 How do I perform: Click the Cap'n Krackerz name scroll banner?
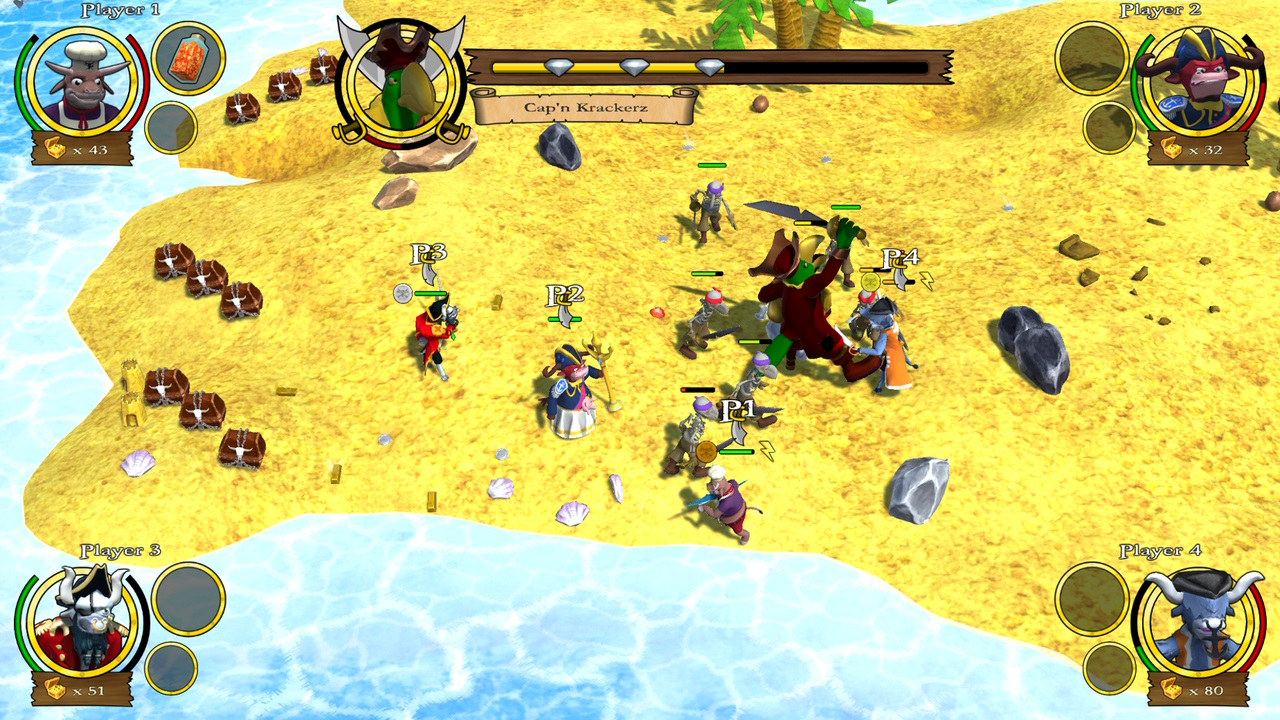587,104
